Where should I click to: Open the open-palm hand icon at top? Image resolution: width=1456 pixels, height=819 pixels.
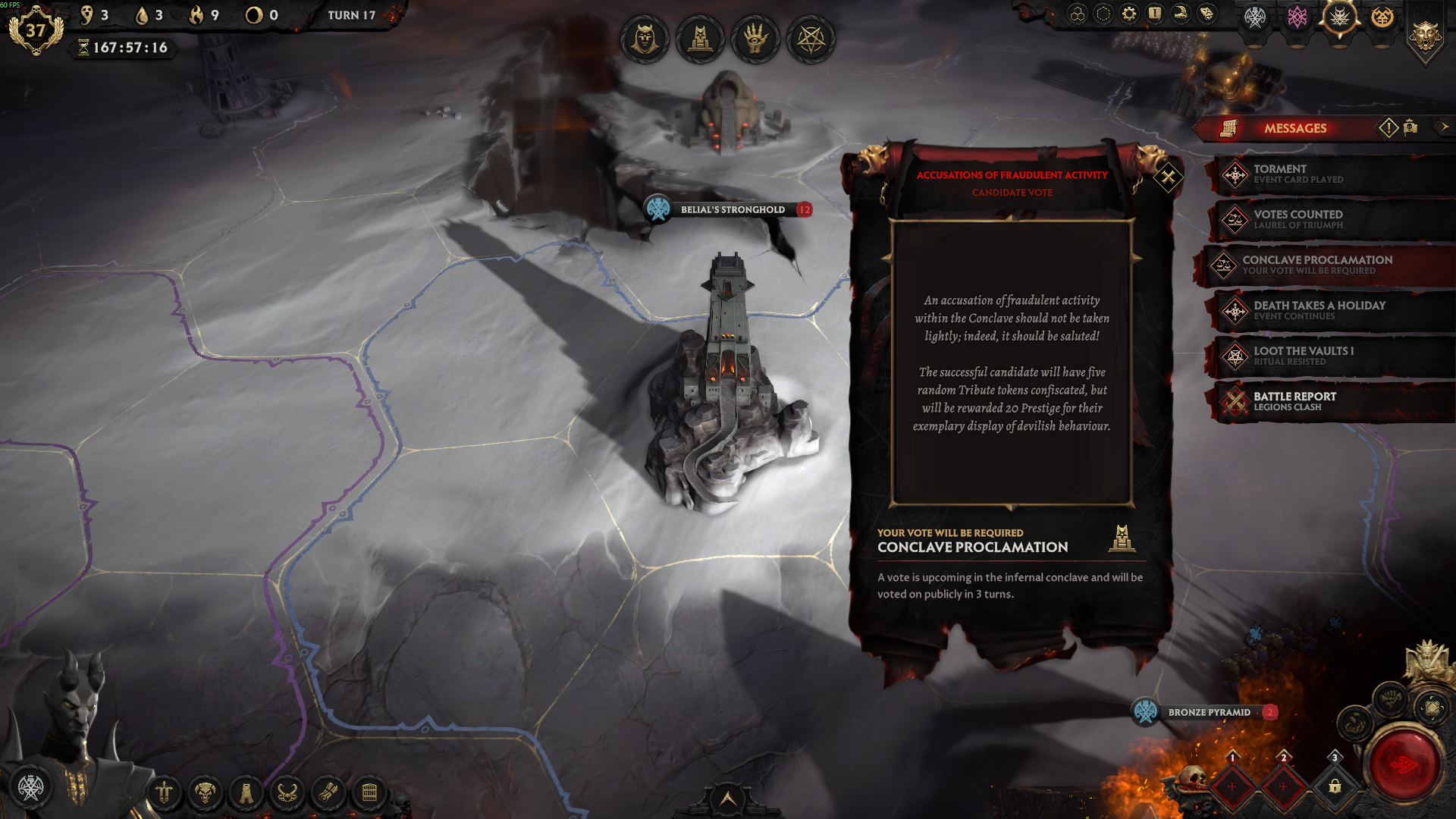click(x=755, y=39)
